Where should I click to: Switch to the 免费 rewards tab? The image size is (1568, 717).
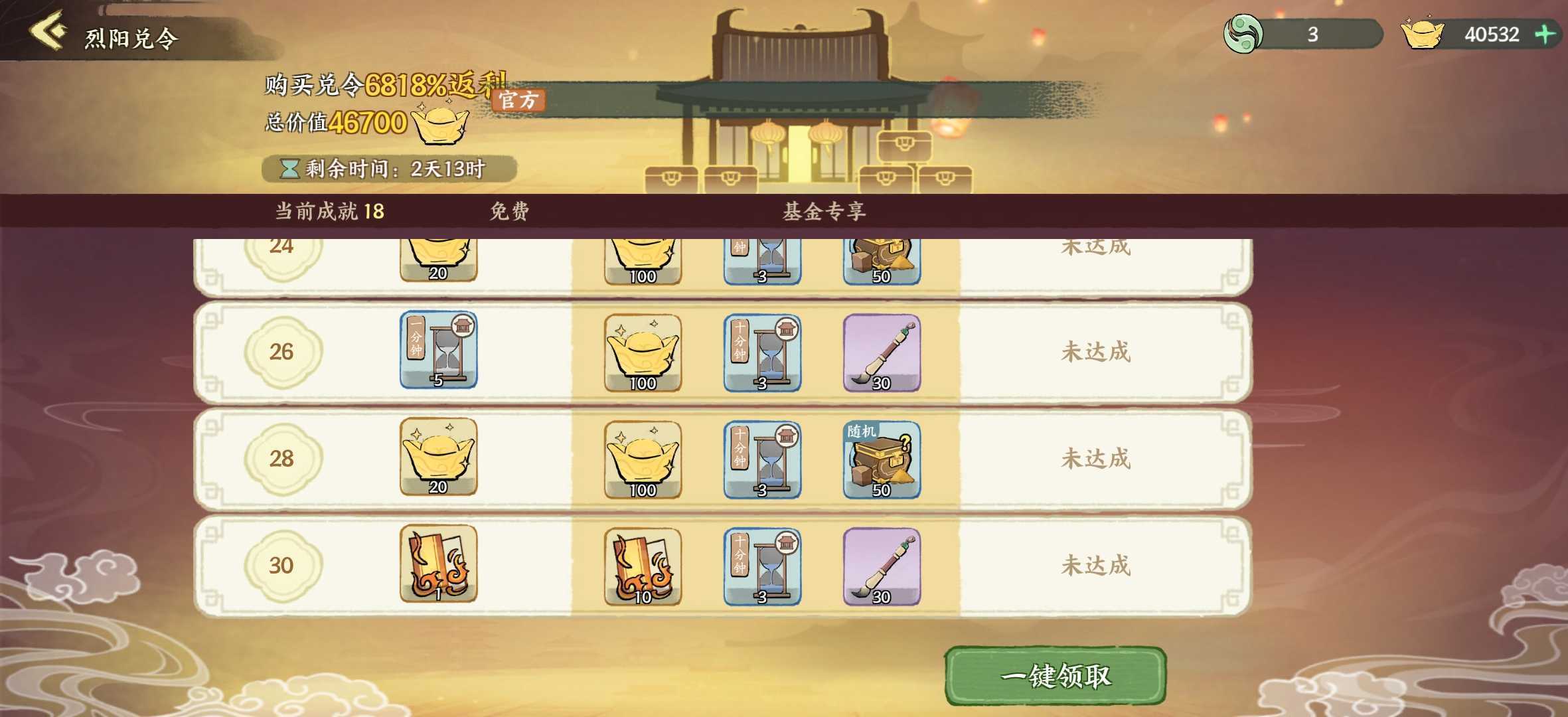click(507, 212)
